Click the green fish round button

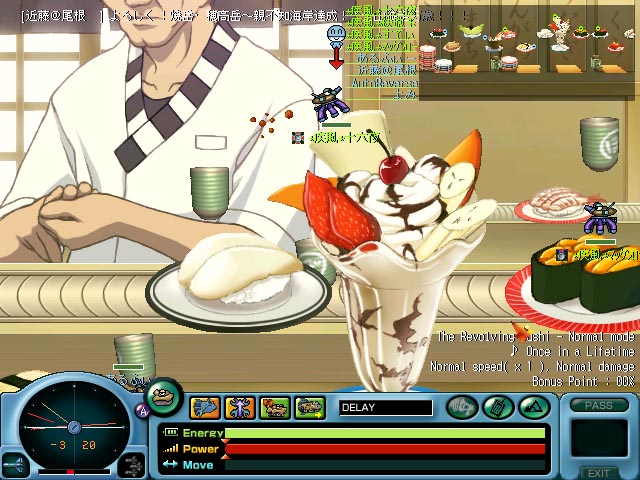[x=462, y=407]
